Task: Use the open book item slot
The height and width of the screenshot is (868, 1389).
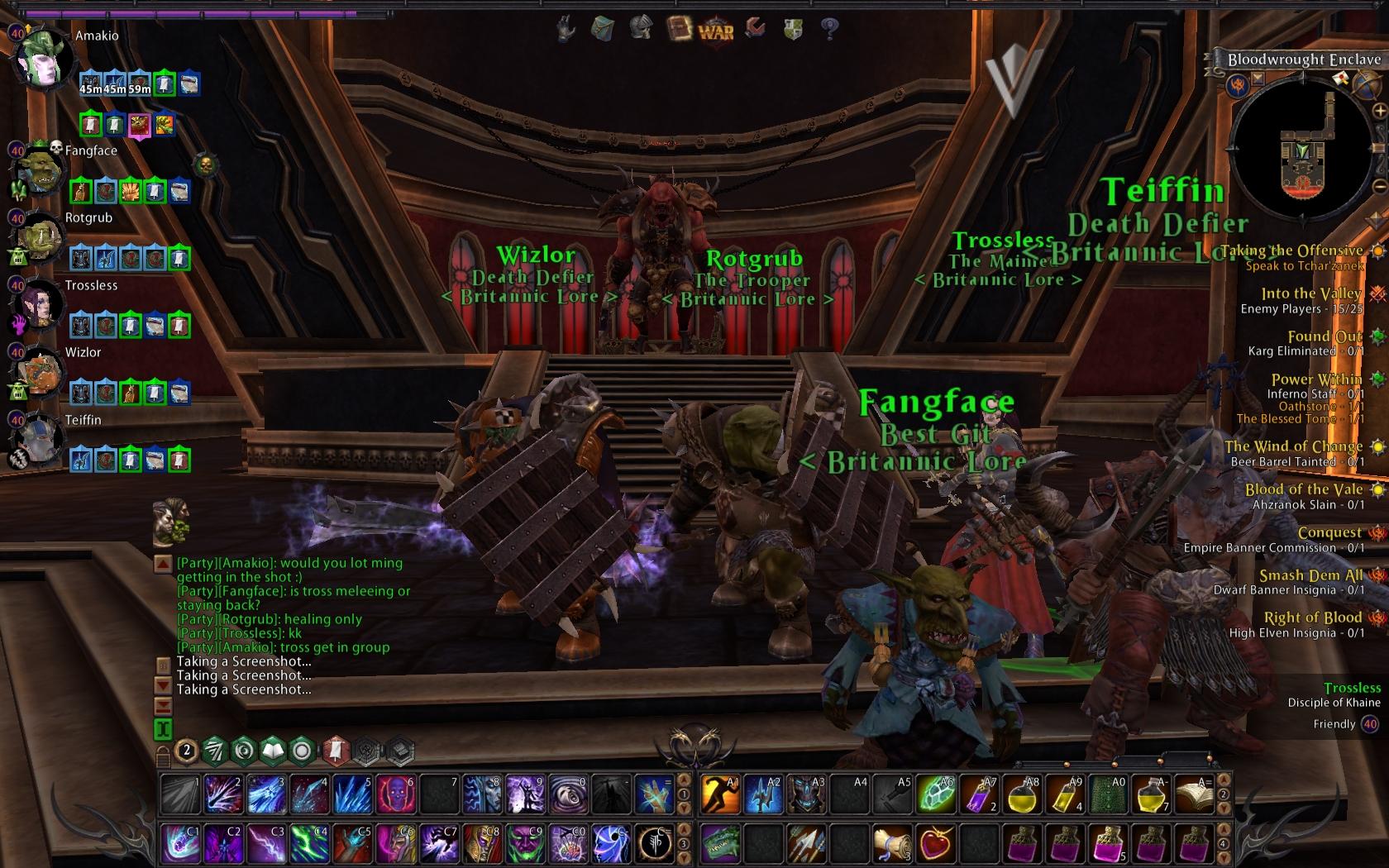Action: 1194,794
